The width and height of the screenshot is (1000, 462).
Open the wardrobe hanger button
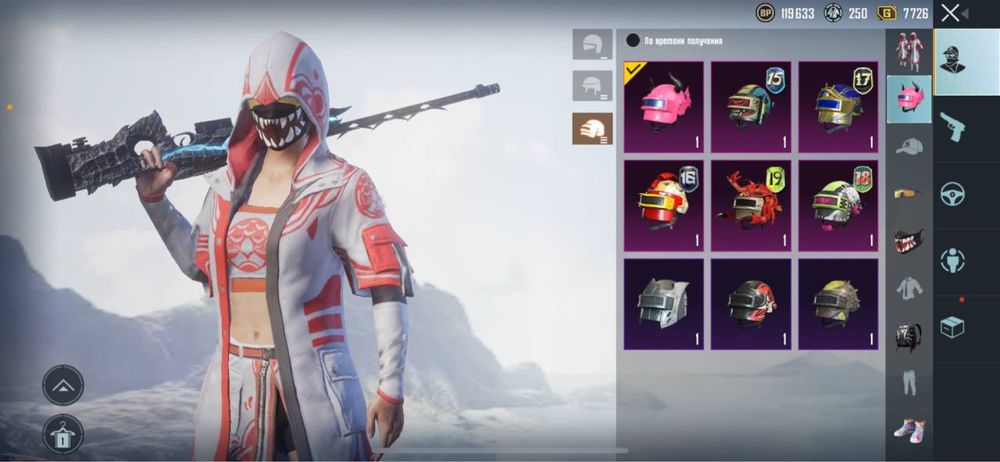click(x=63, y=434)
